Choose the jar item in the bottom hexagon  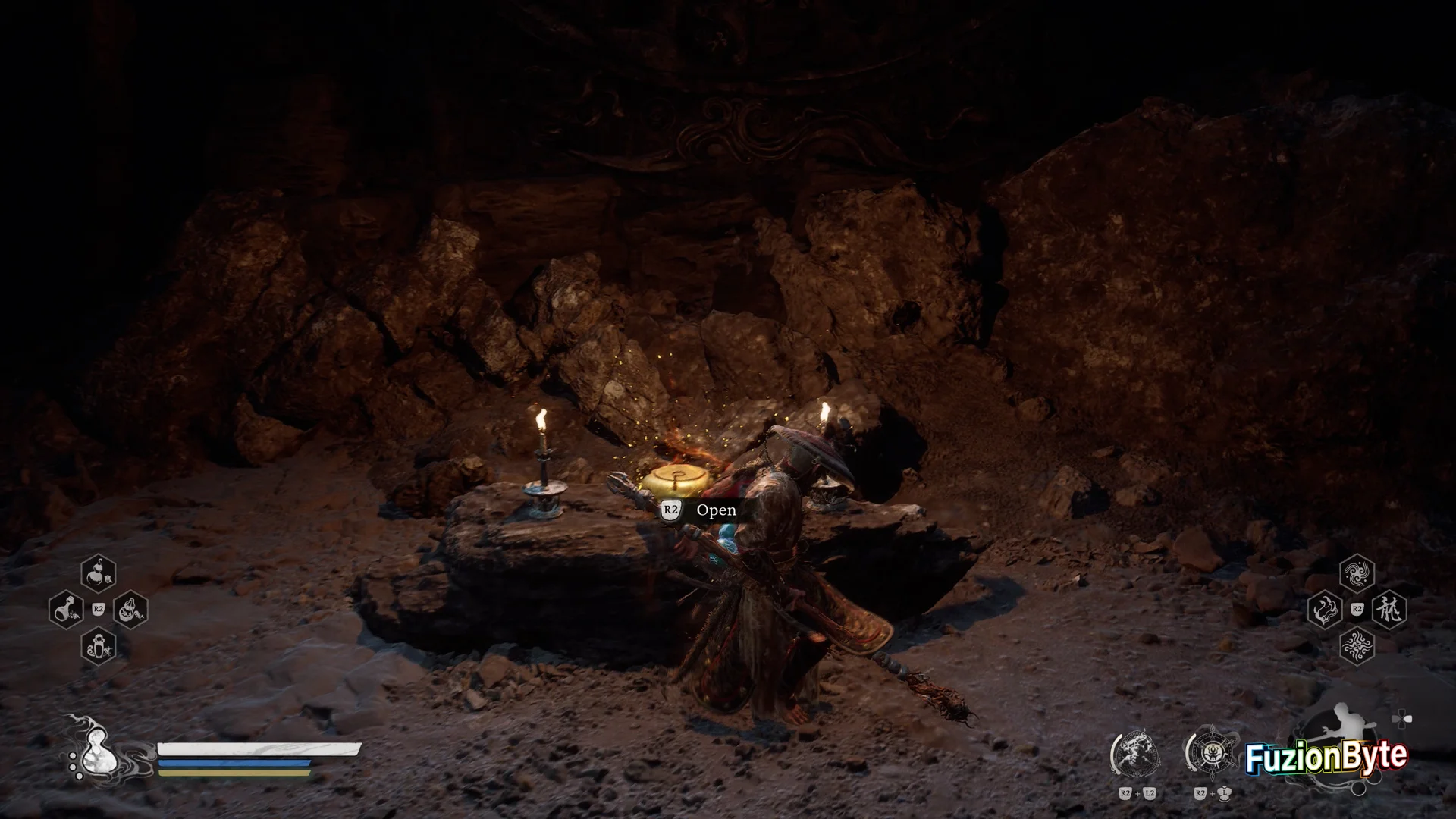[99, 646]
